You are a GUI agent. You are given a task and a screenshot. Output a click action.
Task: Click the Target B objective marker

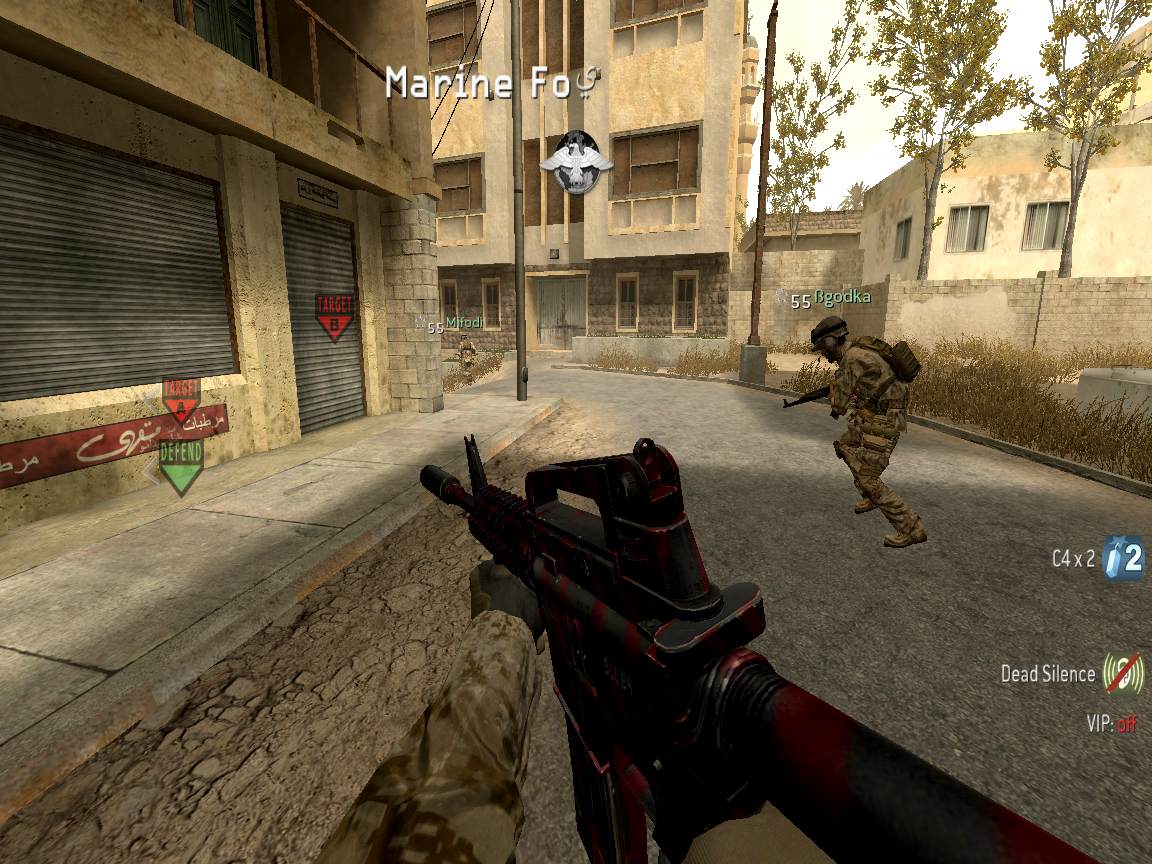point(334,316)
